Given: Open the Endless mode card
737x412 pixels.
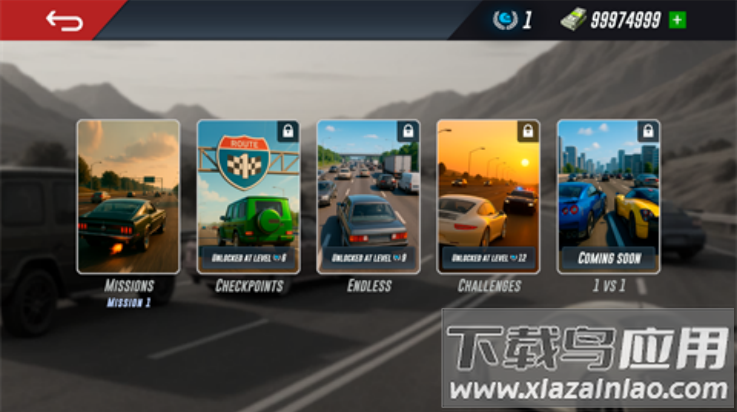Looking at the screenshot, I should click(x=368, y=196).
